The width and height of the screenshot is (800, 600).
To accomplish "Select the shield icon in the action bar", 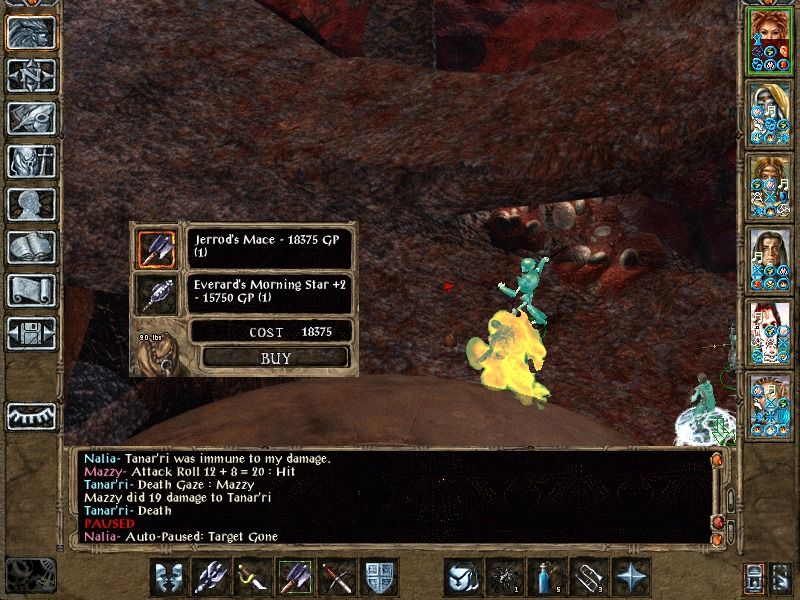I will coord(379,577).
